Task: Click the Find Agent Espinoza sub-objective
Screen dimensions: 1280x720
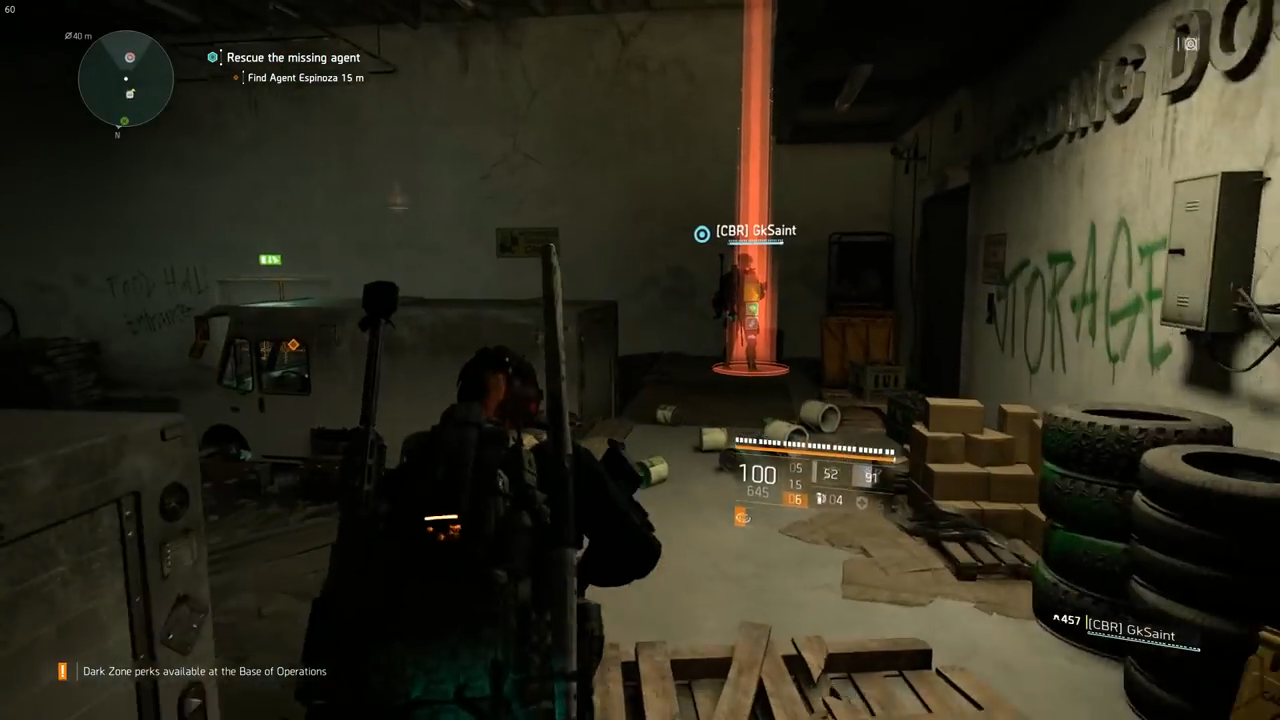Action: [305, 78]
